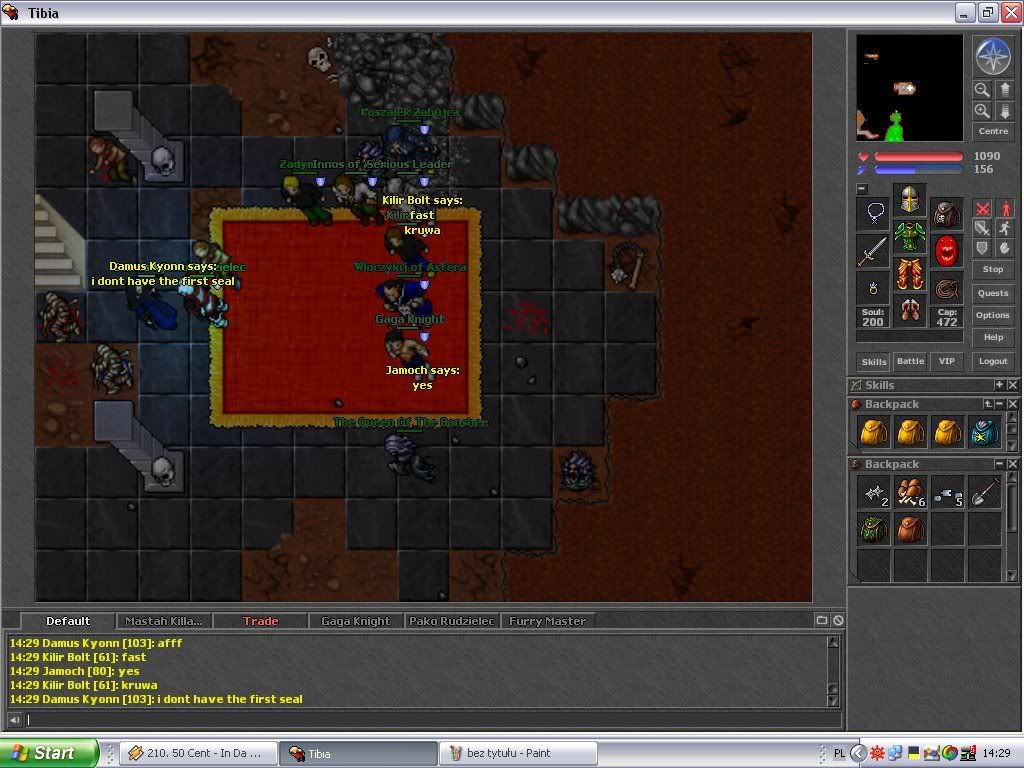The width and height of the screenshot is (1024, 768).
Task: Centre the minimap view
Action: (x=992, y=131)
